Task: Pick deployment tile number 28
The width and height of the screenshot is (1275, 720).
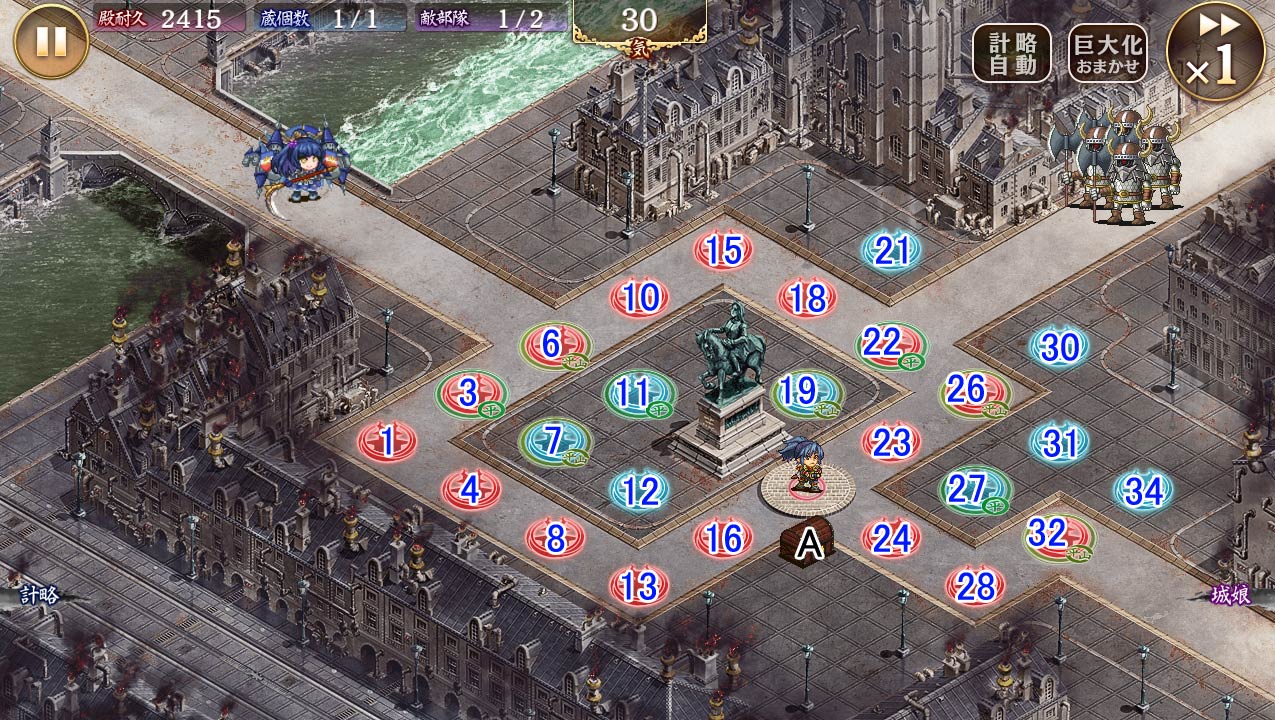Action: 975,585
